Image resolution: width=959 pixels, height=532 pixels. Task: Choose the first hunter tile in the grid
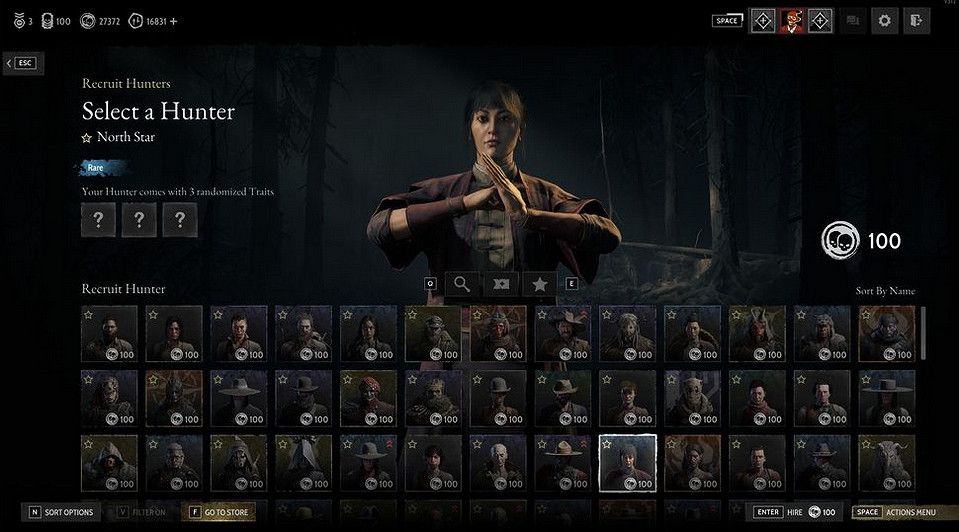tap(109, 333)
